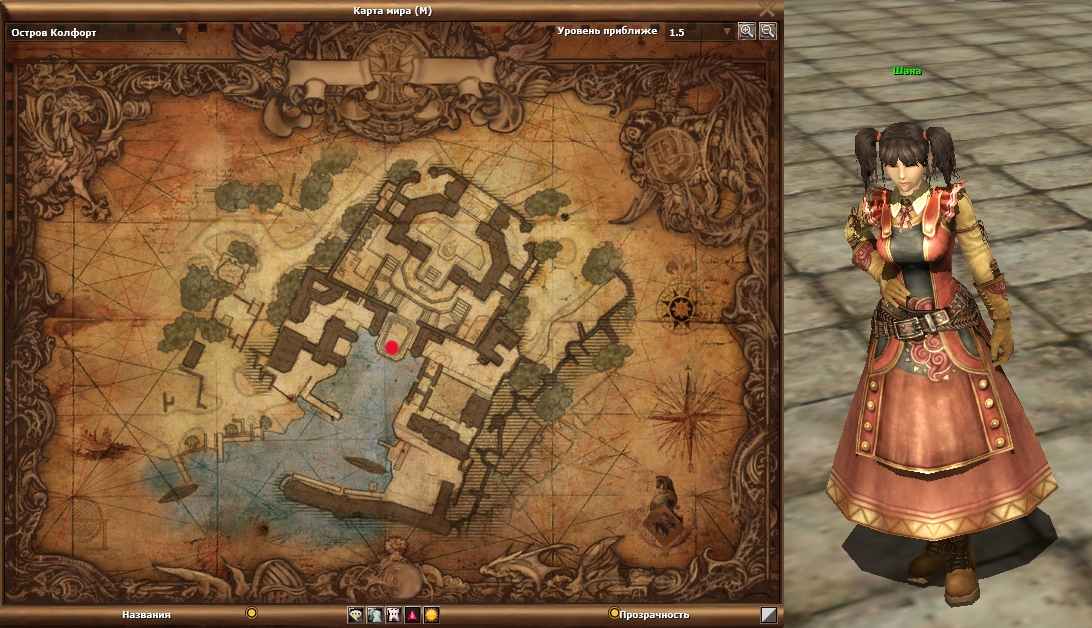Toggle the orange sun map filter icon
Image resolution: width=1092 pixels, height=628 pixels.
click(x=431, y=615)
